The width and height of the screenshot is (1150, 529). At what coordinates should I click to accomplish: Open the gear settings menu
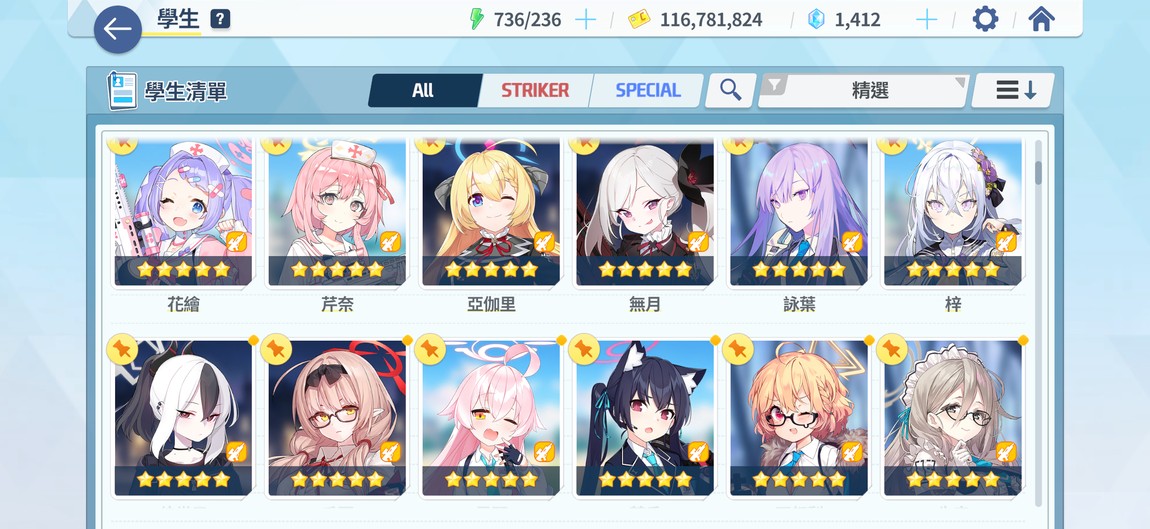[x=985, y=19]
